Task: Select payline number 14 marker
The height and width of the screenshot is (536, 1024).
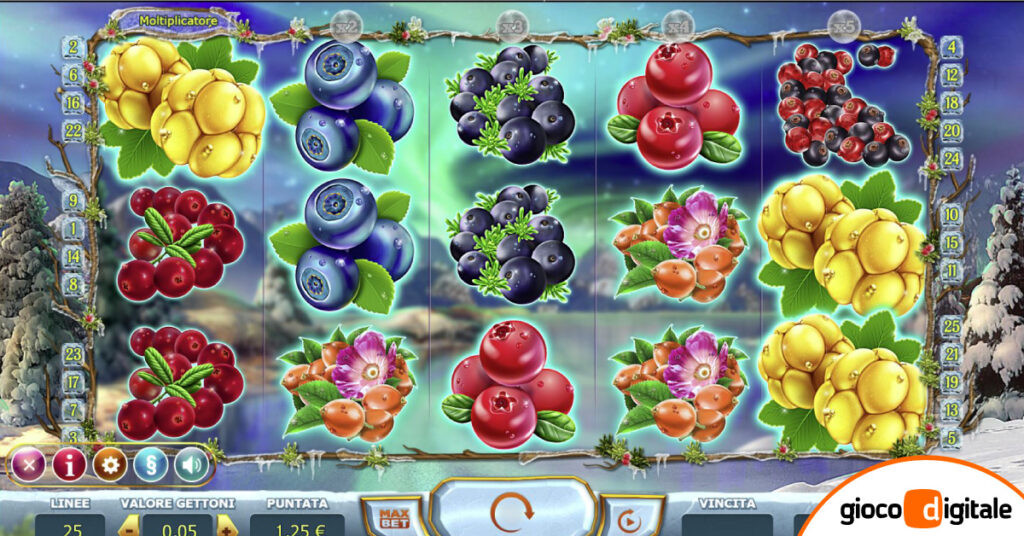Action: pyautogui.click(x=72, y=256)
